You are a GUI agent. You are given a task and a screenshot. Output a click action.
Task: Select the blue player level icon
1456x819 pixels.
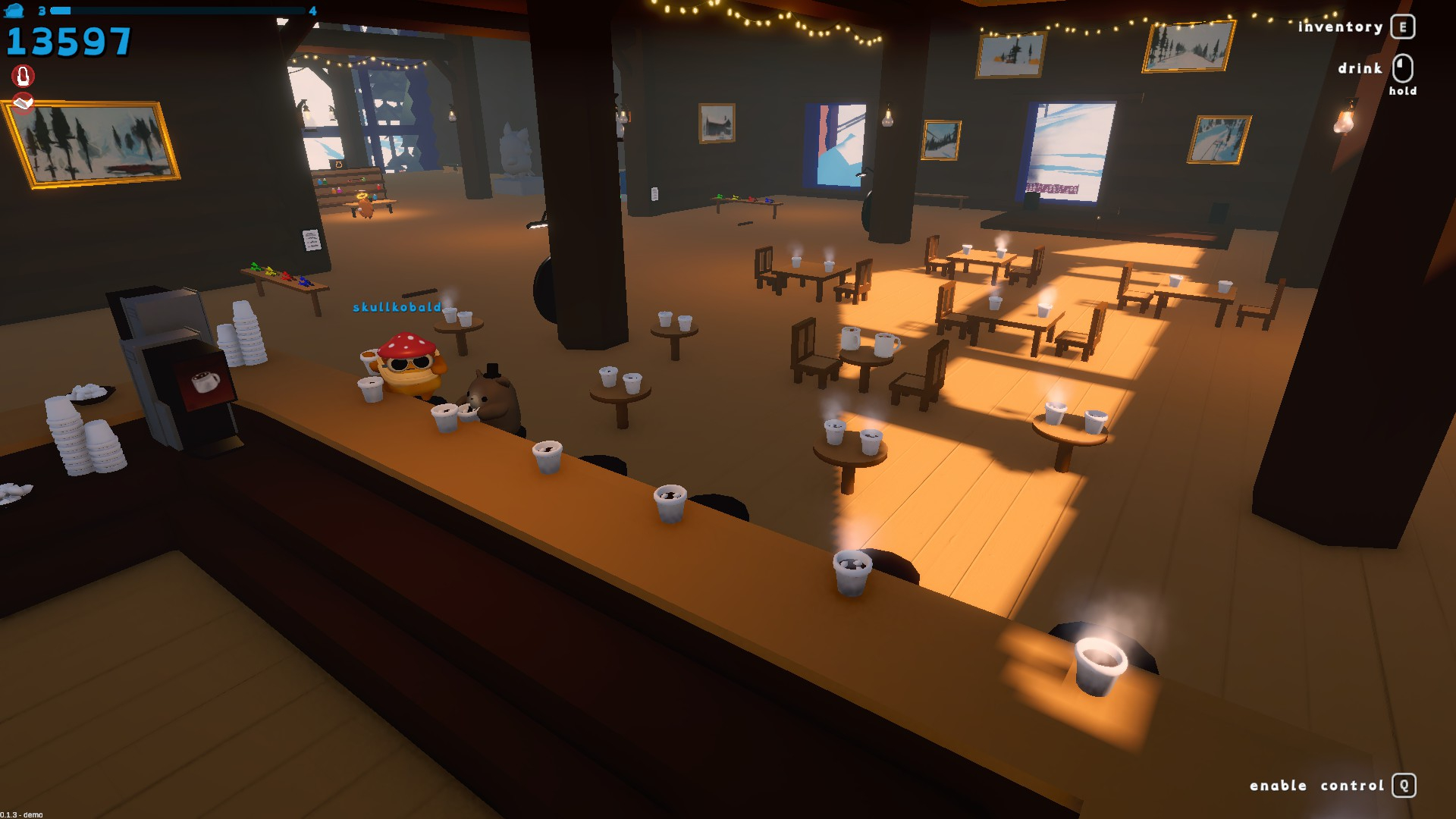pos(14,11)
